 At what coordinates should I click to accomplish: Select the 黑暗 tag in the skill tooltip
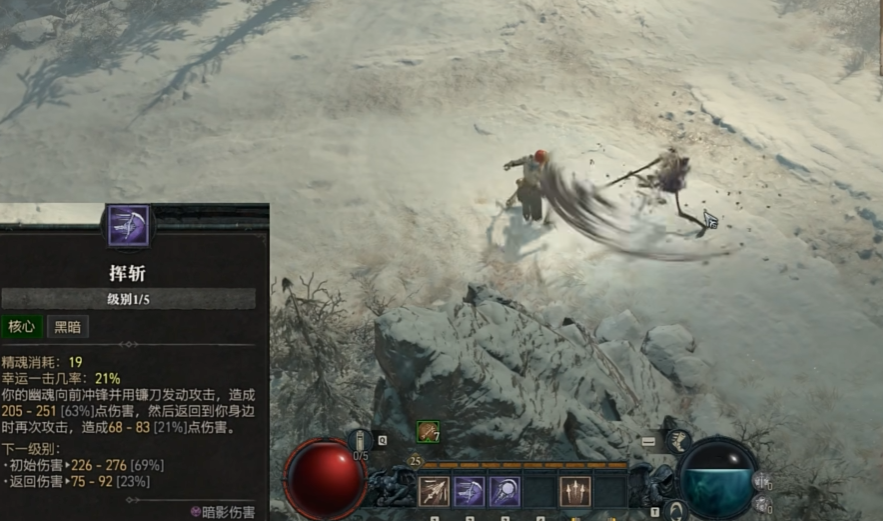coord(69,327)
